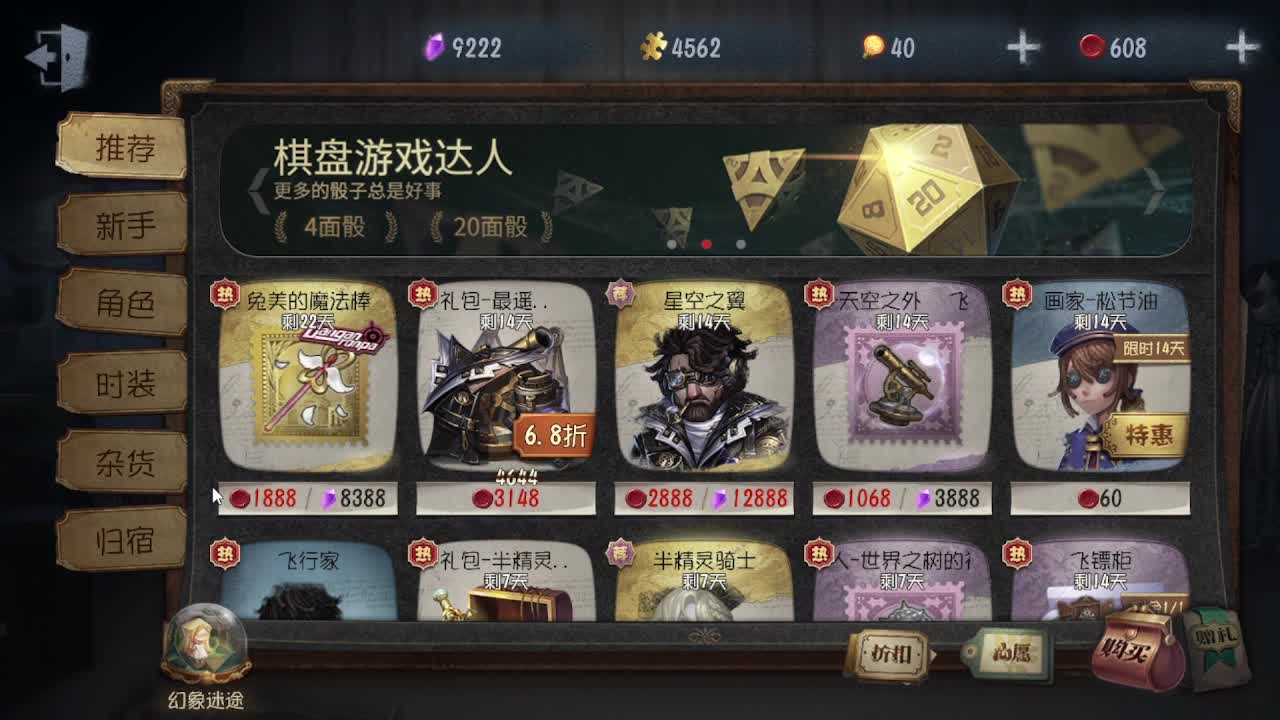Click the gold coin currency icon
Image resolution: width=1280 pixels, height=720 pixels.
875,44
